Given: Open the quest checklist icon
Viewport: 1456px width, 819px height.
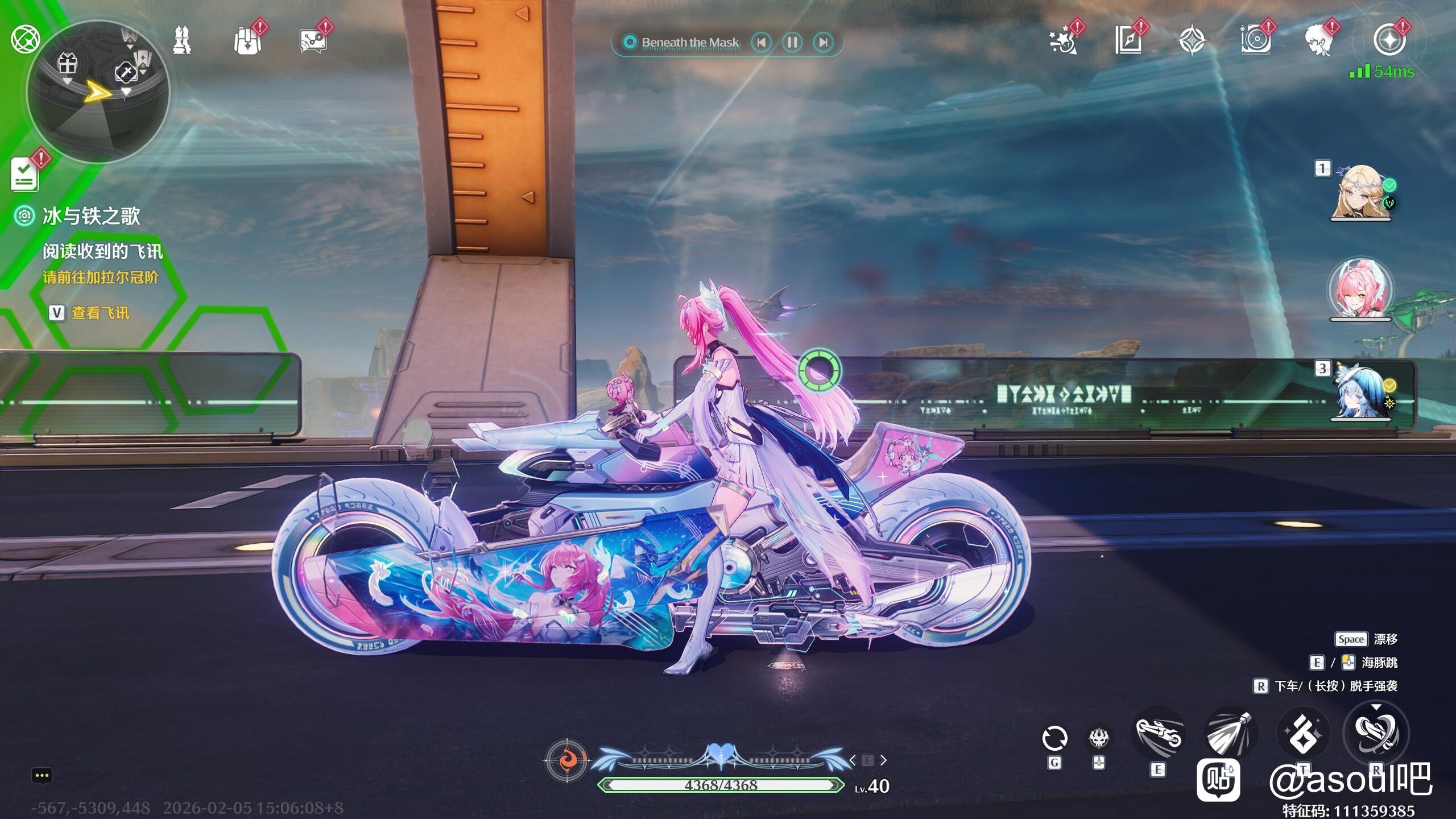Looking at the screenshot, I should coord(25,174).
